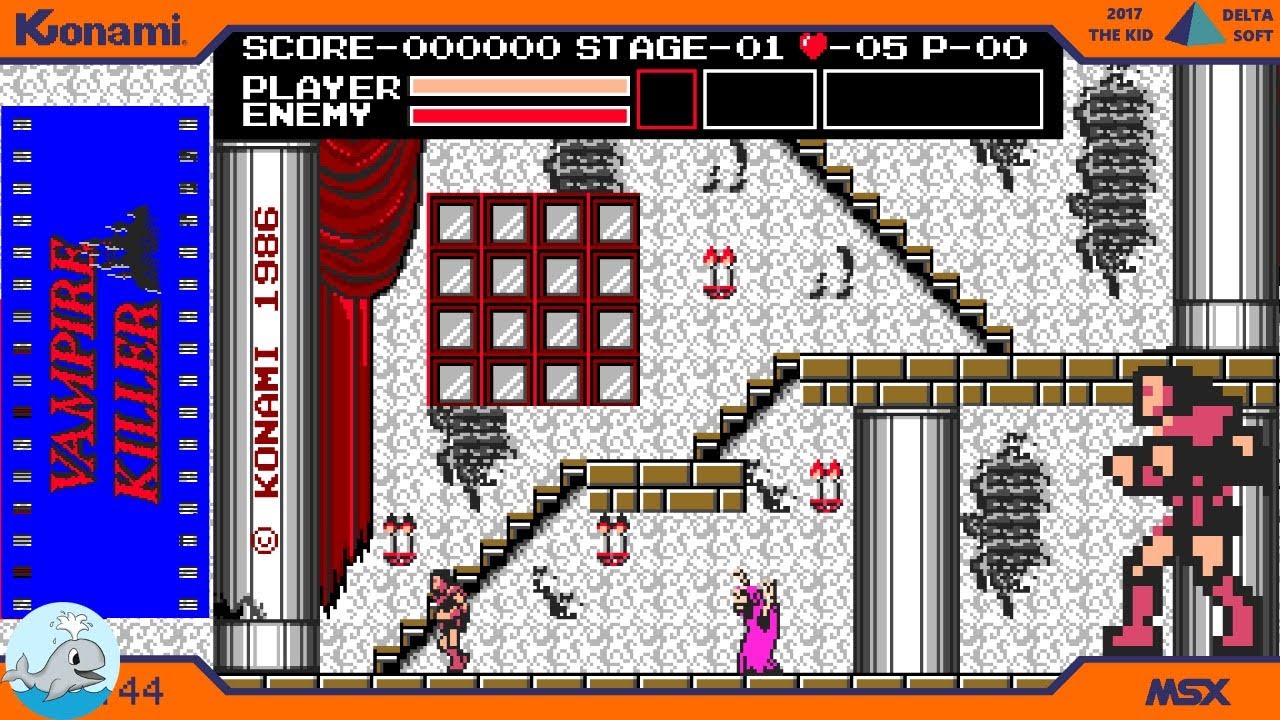Click the whale channel logo
This screenshot has height=720, width=1280.
coord(62,661)
